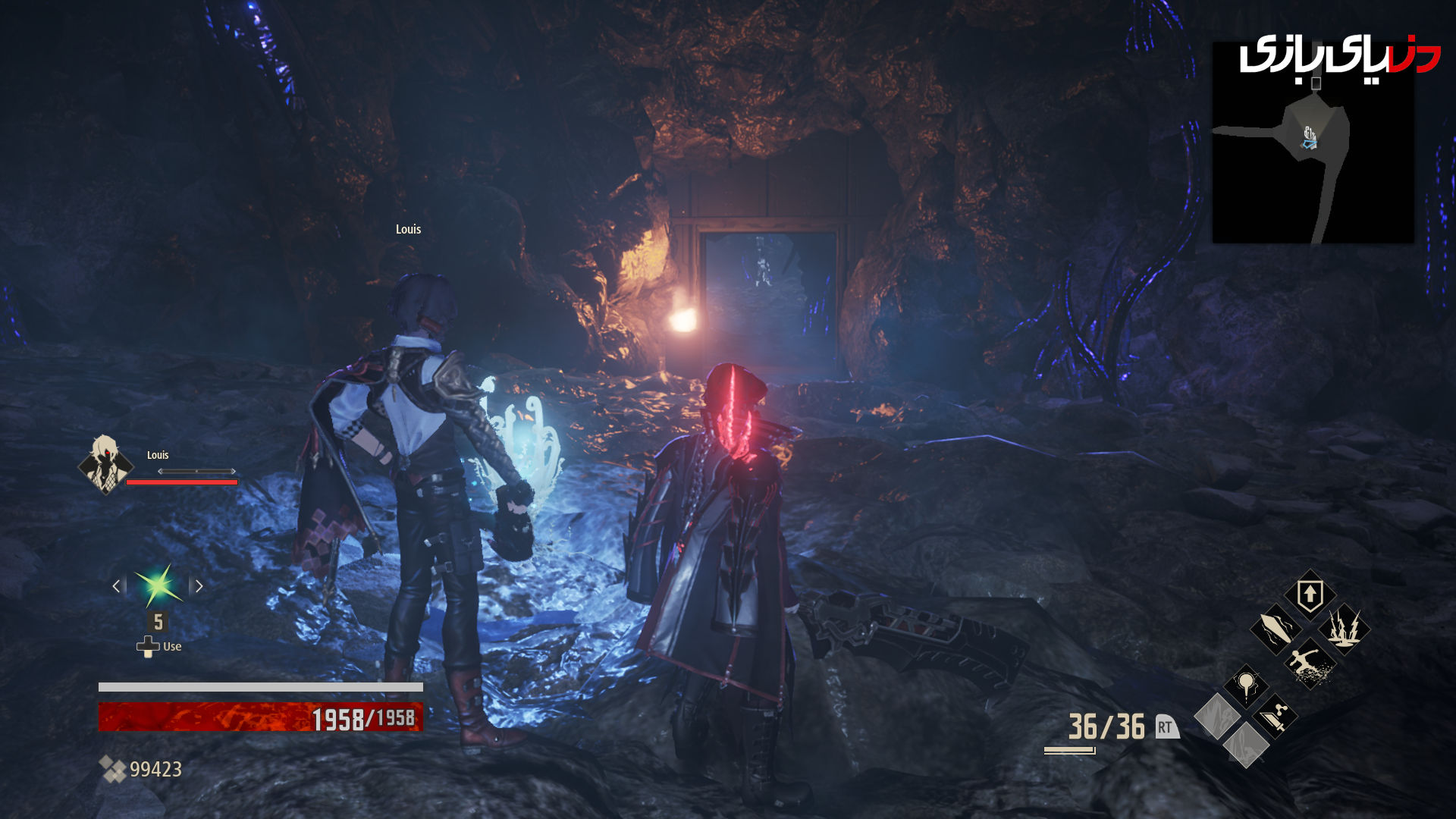Click the D-pad Use prompt icon
Image resolution: width=1456 pixels, height=819 pixels.
146,645
